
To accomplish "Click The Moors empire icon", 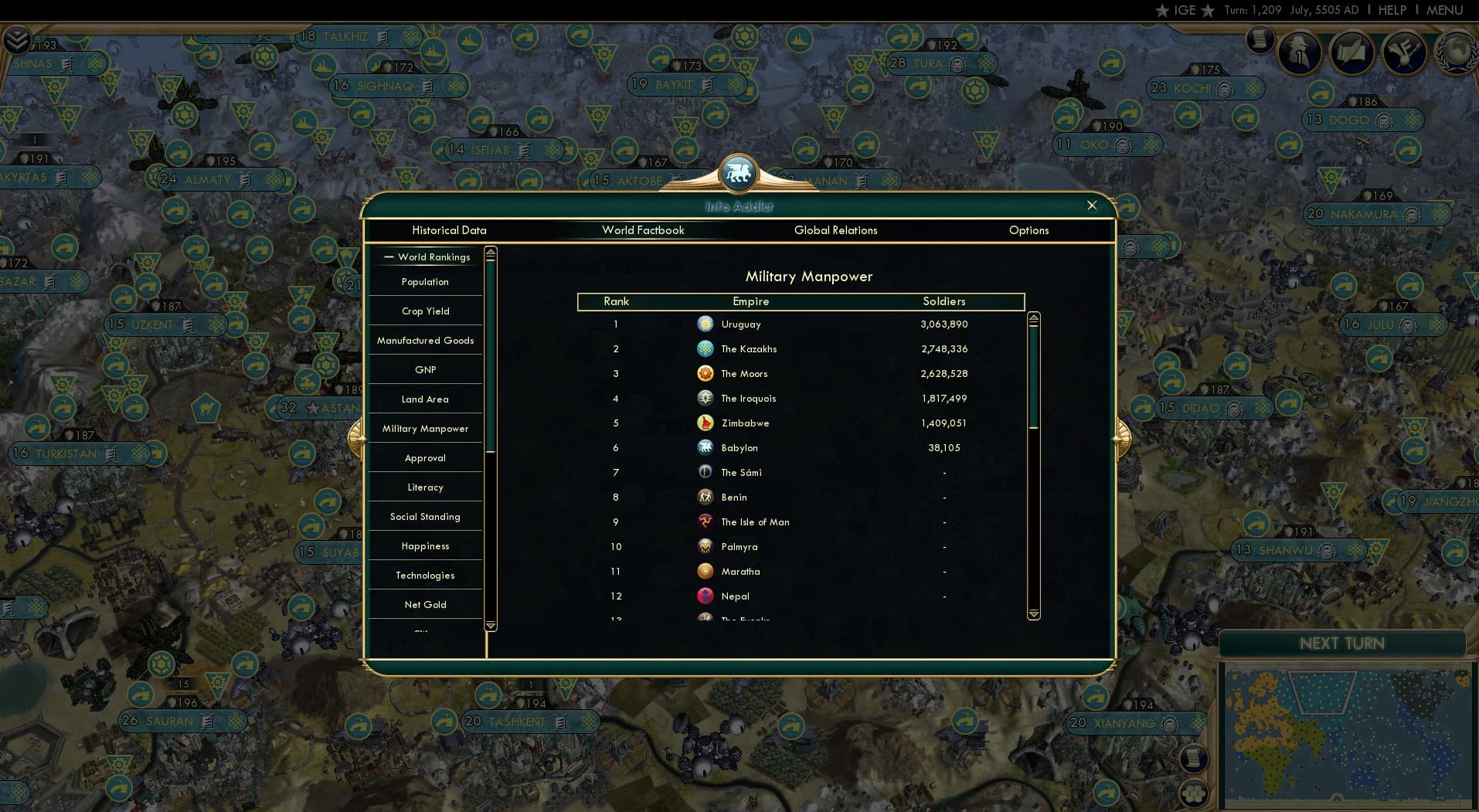I will pos(705,373).
